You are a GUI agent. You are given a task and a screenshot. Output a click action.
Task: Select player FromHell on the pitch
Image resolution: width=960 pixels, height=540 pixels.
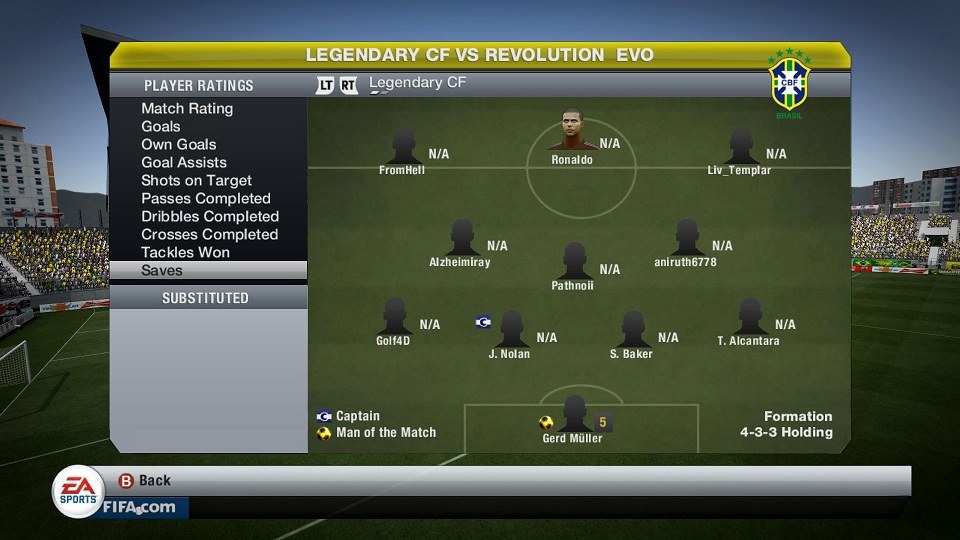403,150
